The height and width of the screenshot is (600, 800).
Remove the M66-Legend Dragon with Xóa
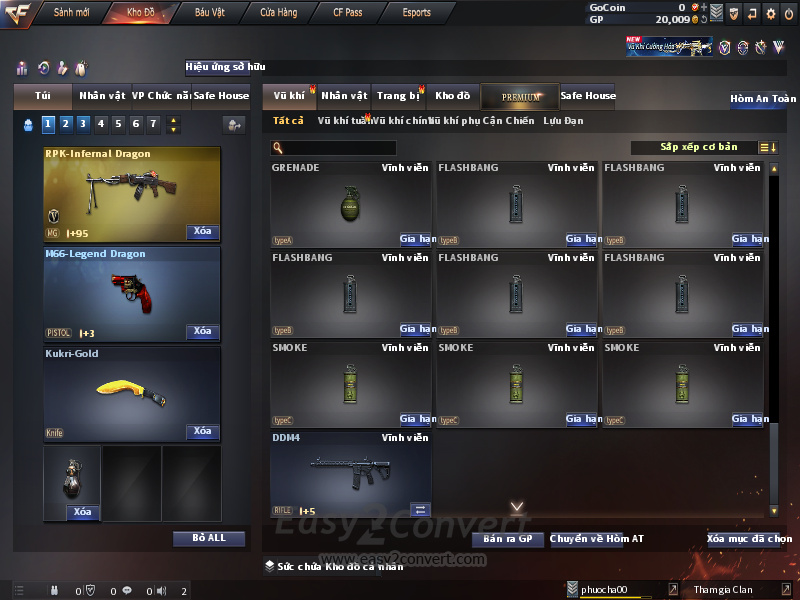point(202,332)
